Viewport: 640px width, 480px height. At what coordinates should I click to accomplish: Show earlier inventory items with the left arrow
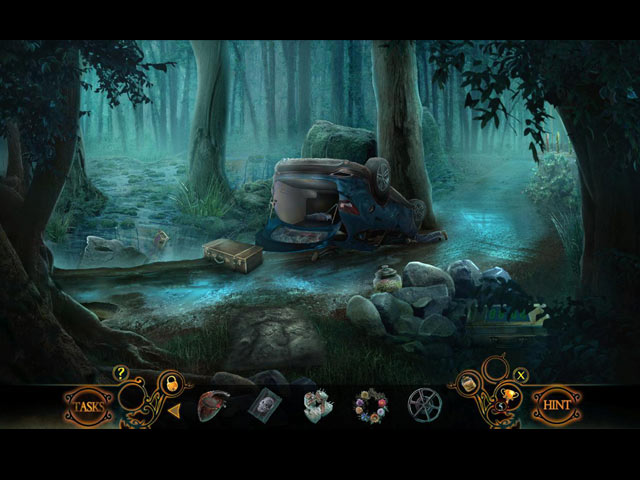click(174, 409)
